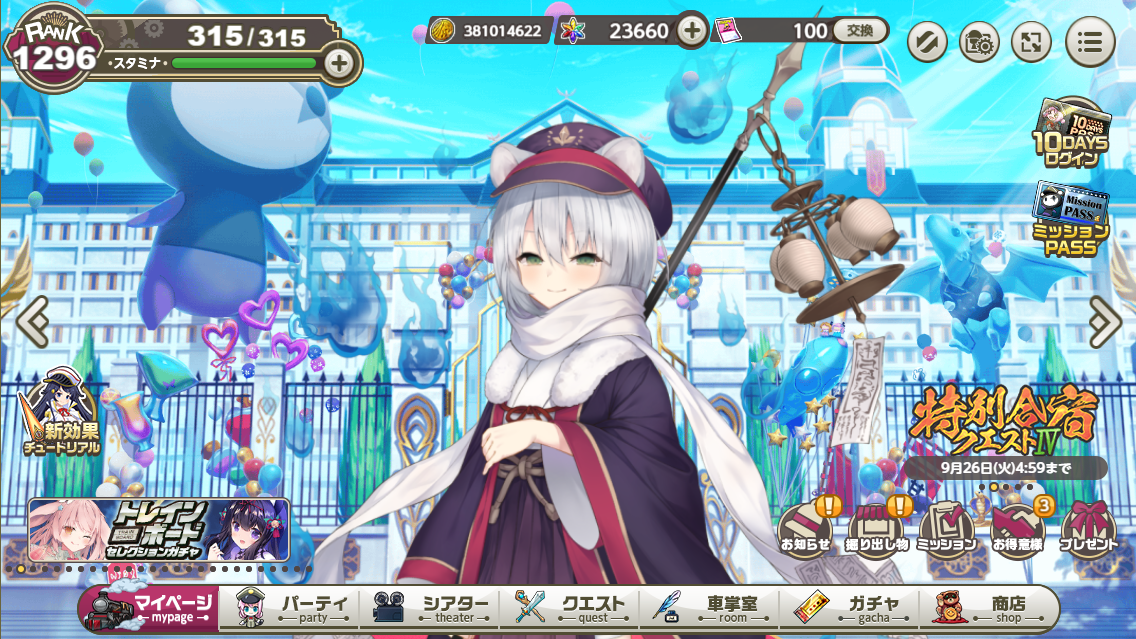Screen dimensions: 1136x639
Task: Open the ミッション clipboard icon
Action: coord(947,528)
